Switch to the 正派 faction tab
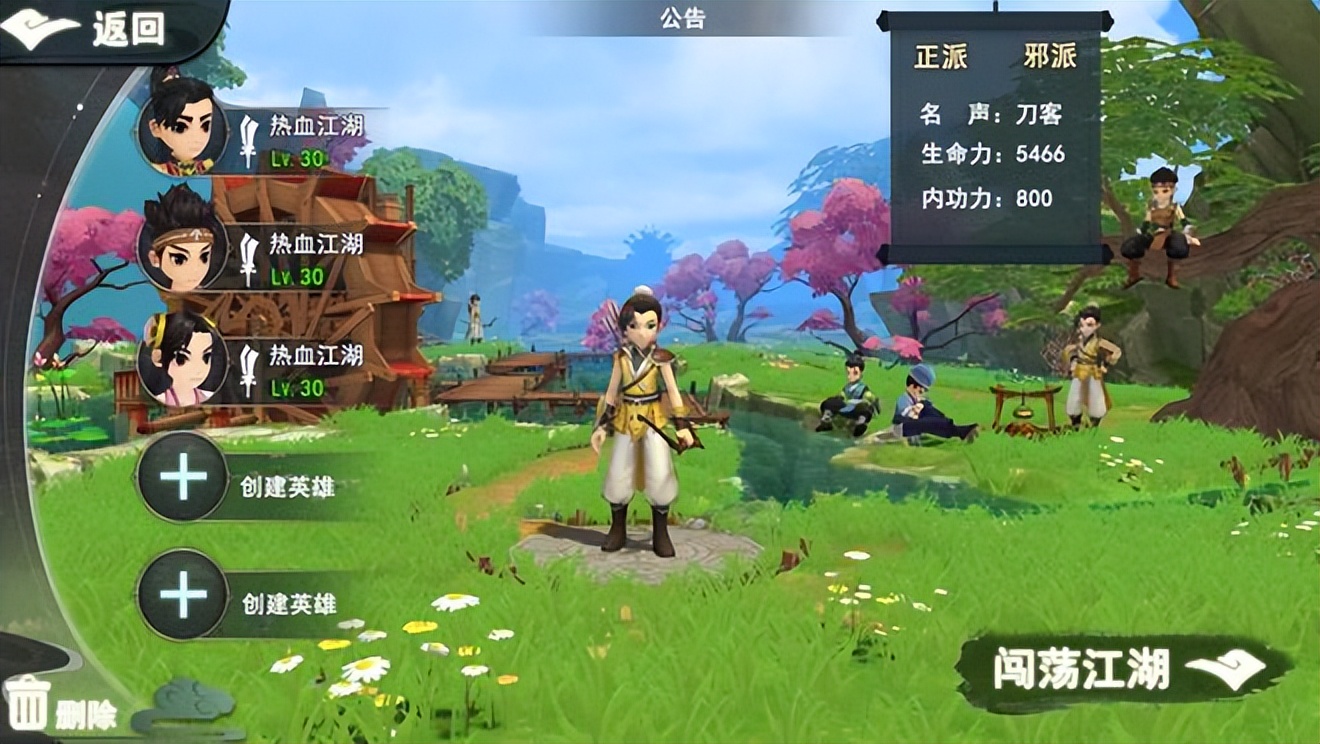The width and height of the screenshot is (1320, 744). coord(941,58)
